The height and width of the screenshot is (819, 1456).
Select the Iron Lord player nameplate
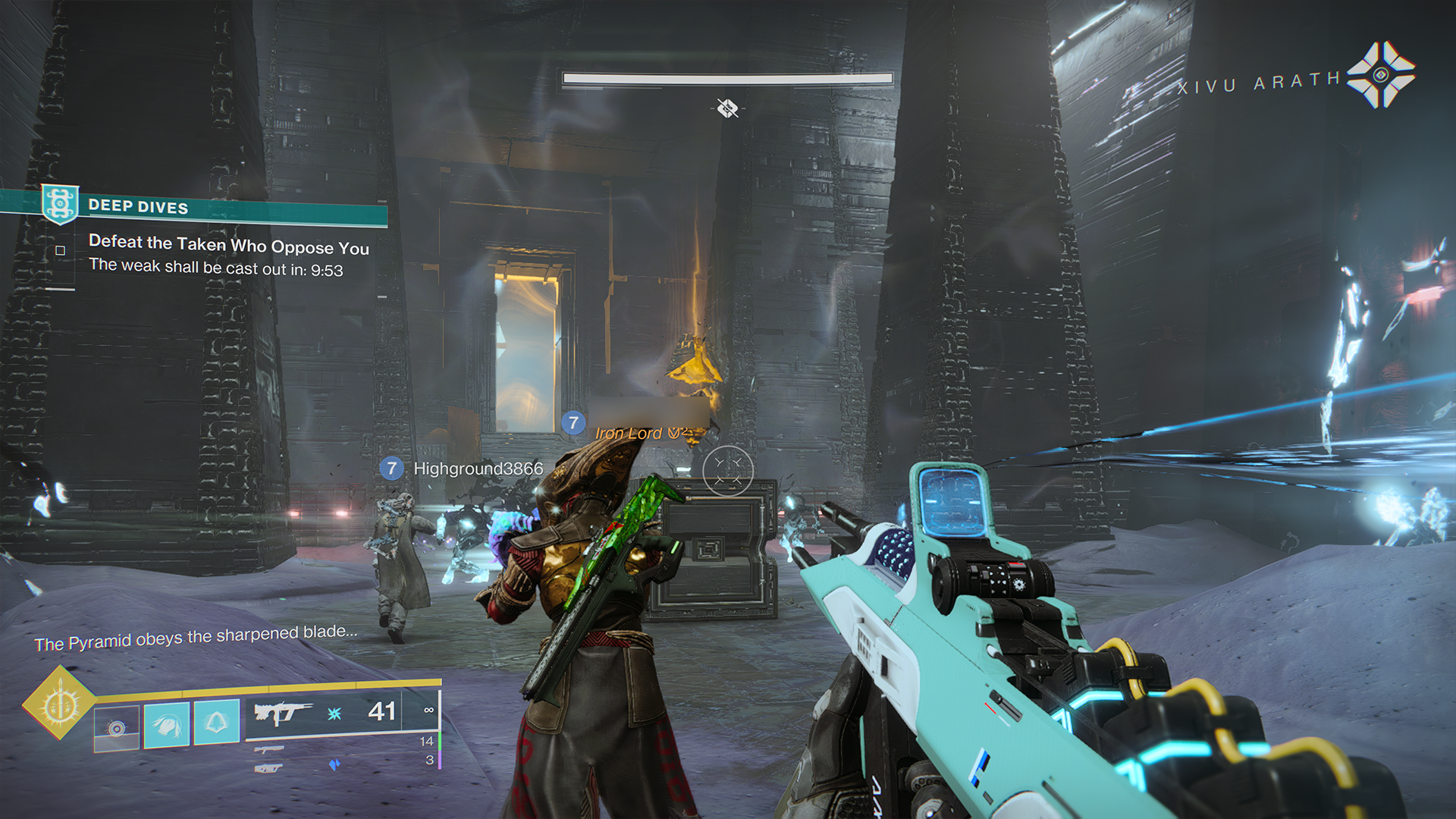tap(629, 433)
